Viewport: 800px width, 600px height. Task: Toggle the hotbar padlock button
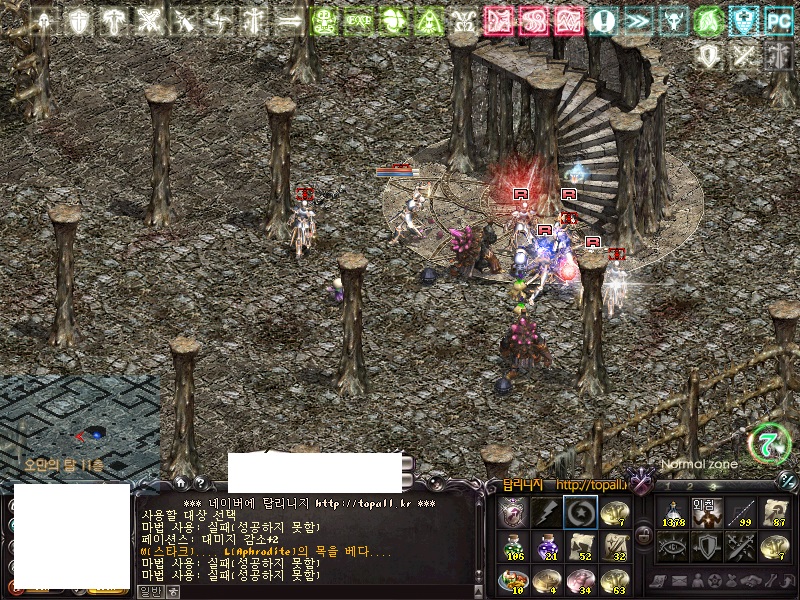pos(643,535)
